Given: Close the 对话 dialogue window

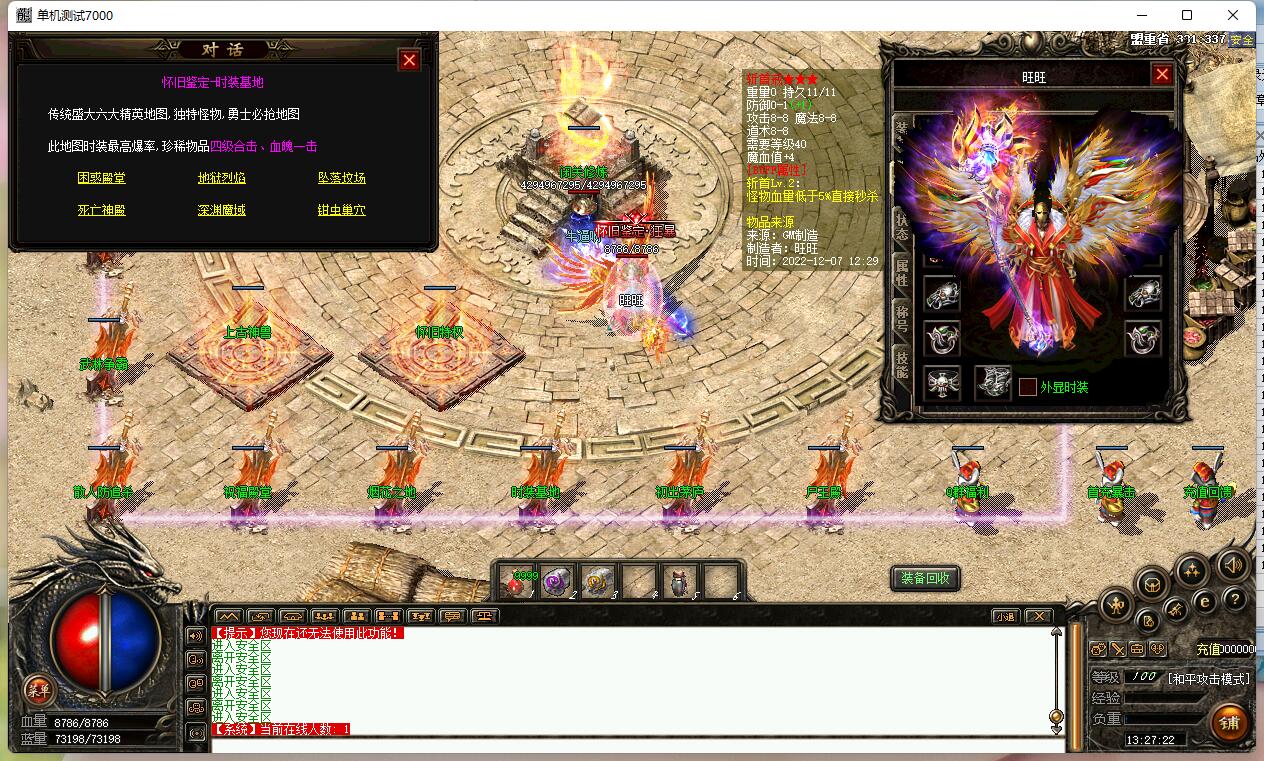Looking at the screenshot, I should coord(409,60).
